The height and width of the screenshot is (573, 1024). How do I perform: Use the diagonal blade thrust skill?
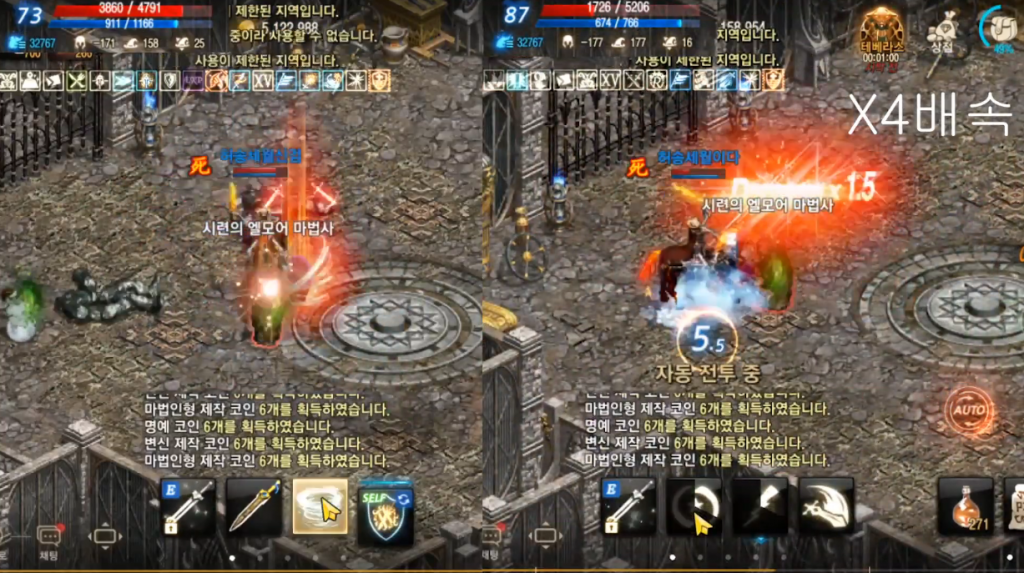pyautogui.click(x=760, y=506)
